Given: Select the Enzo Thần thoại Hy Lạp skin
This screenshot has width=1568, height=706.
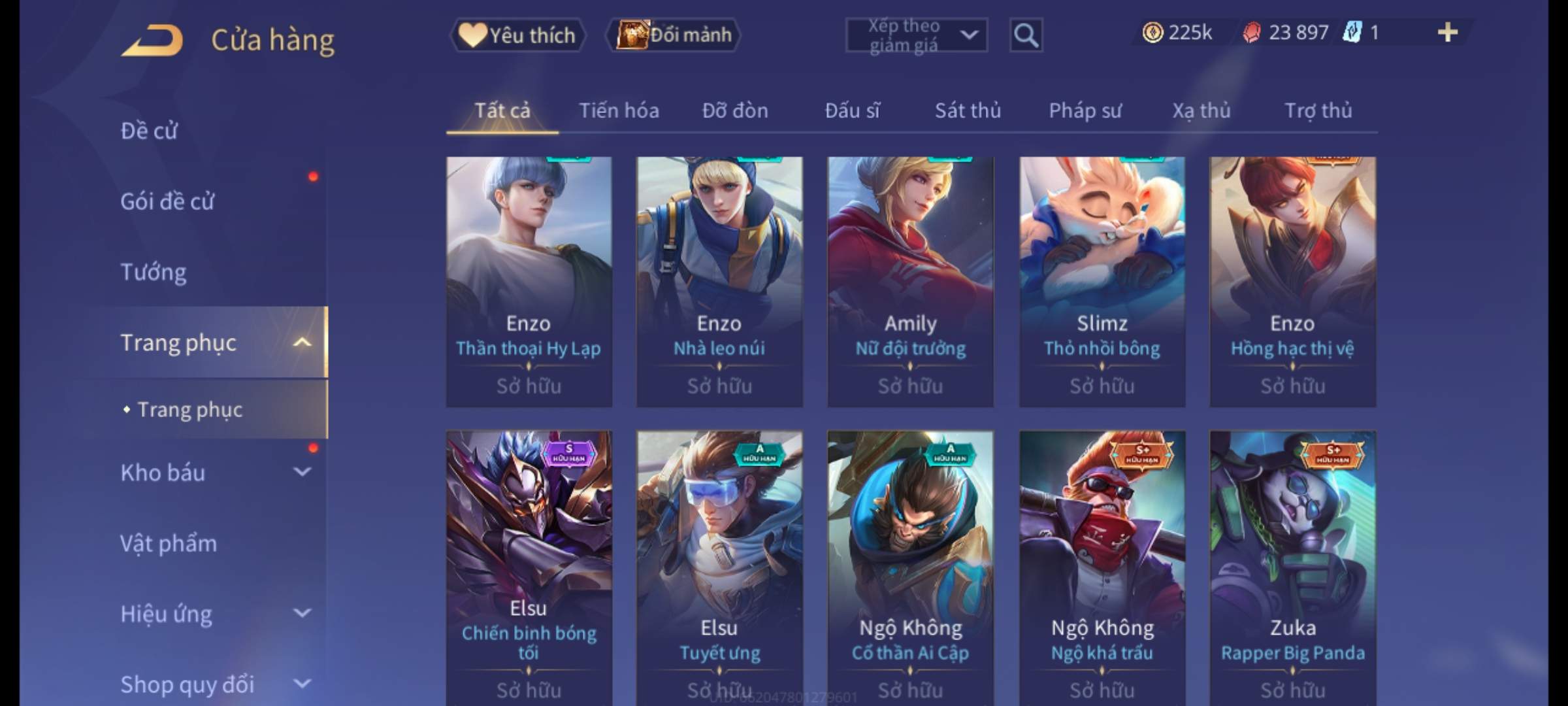Looking at the screenshot, I should (x=529, y=281).
